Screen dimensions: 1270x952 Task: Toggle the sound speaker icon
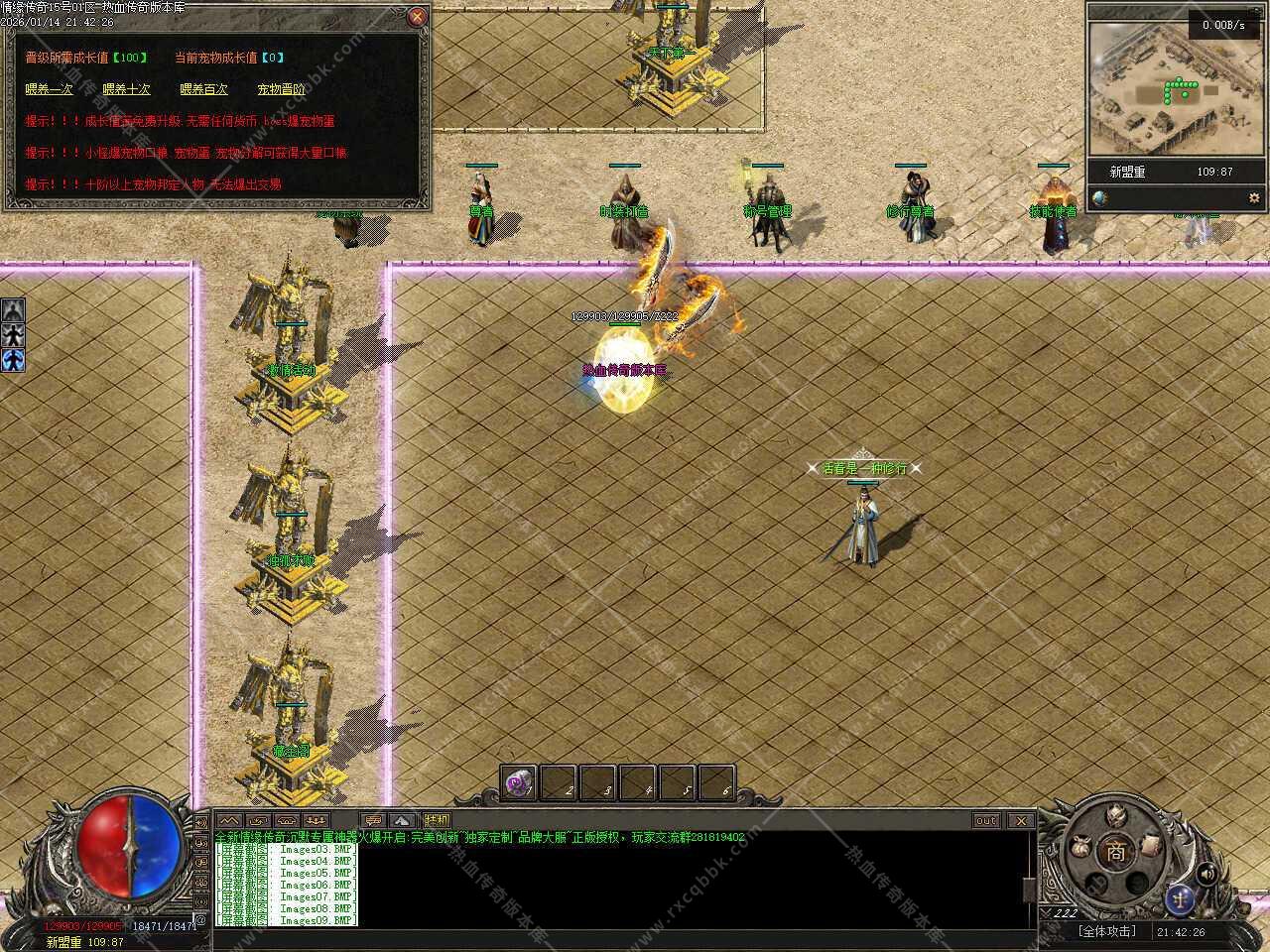(1207, 874)
